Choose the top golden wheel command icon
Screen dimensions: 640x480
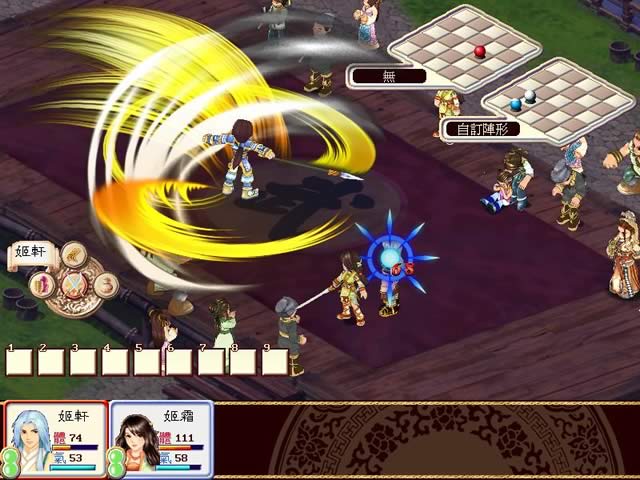73,256
